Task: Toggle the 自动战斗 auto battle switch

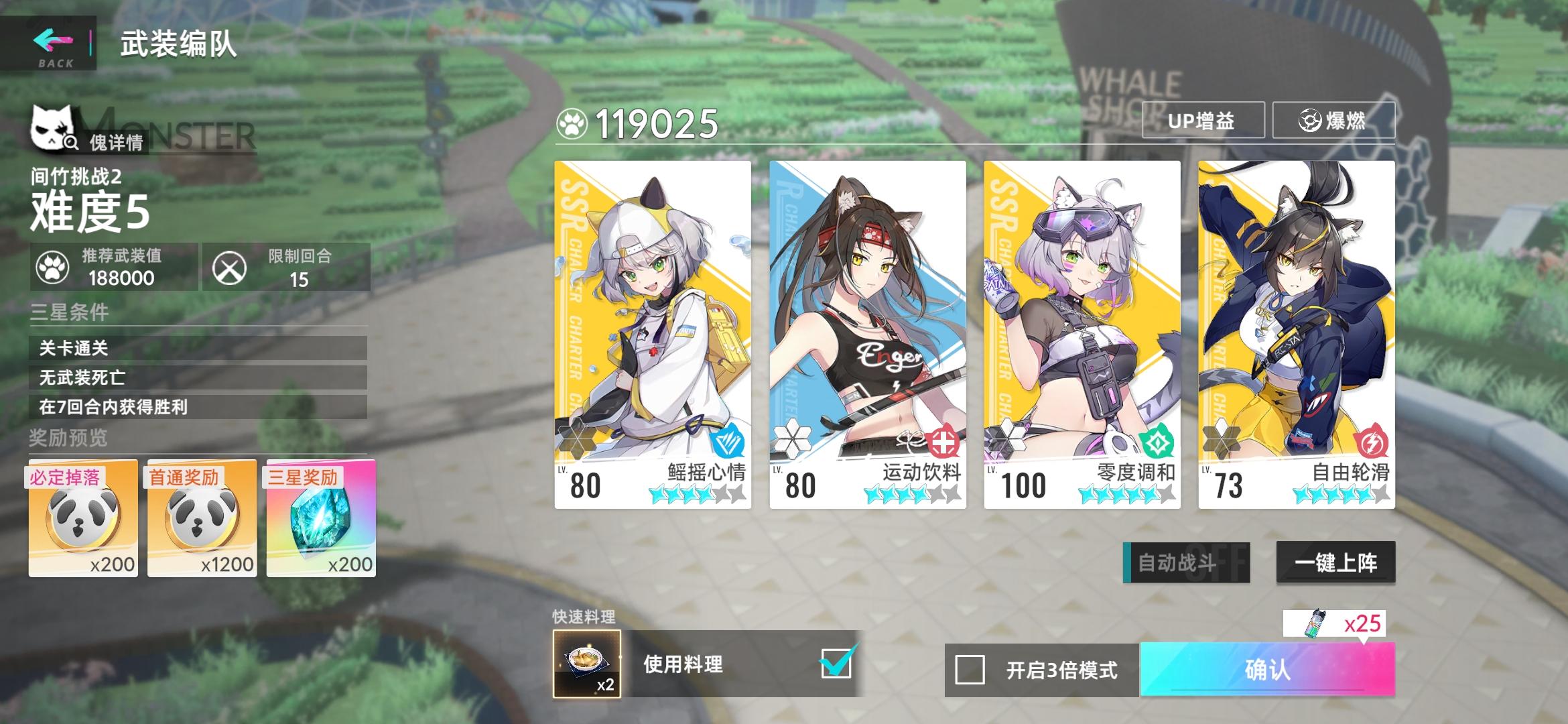Action: [x=1185, y=564]
